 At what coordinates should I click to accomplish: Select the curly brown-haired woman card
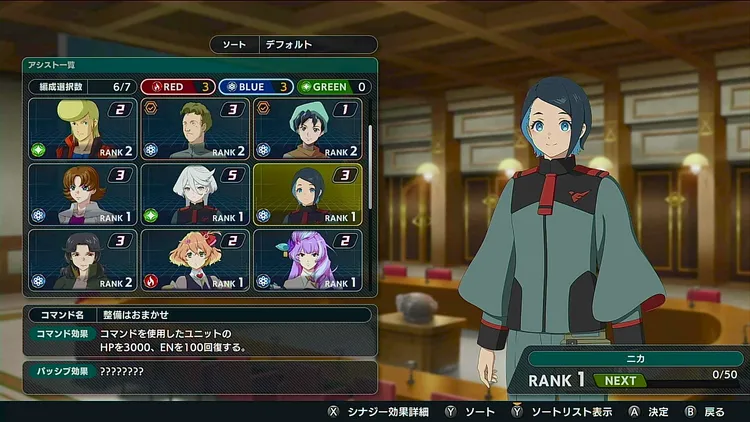point(82,194)
